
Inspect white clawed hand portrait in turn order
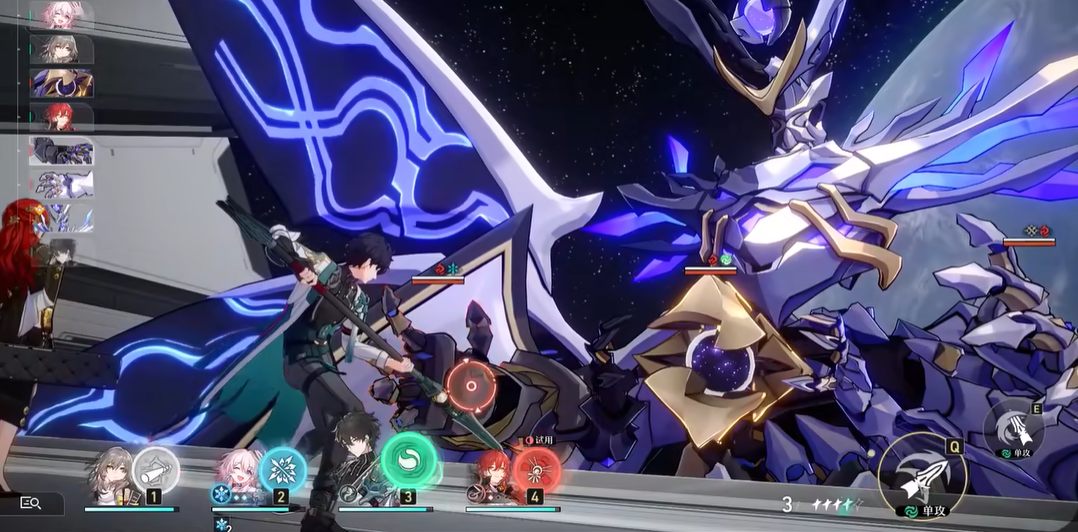pyautogui.click(x=62, y=184)
